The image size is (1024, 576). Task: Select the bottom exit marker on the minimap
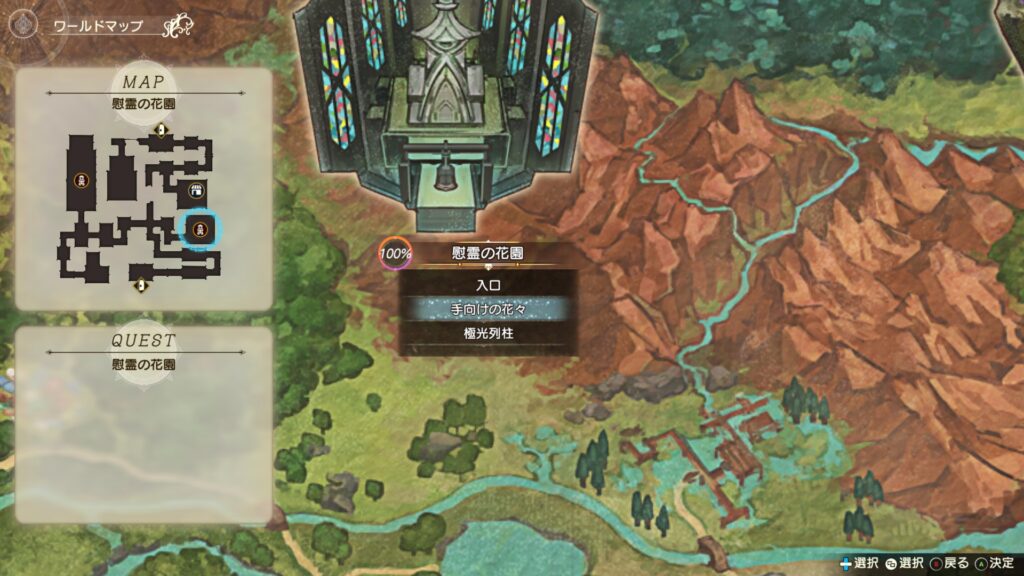pyautogui.click(x=141, y=286)
